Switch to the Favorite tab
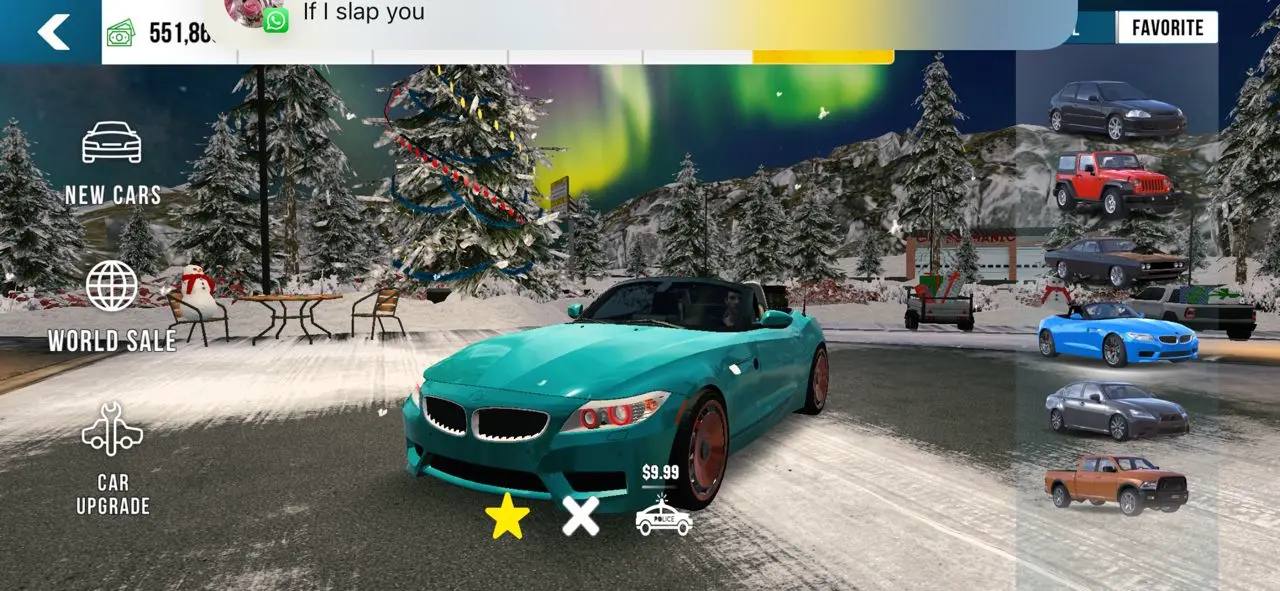The width and height of the screenshot is (1280, 591). 1167,28
